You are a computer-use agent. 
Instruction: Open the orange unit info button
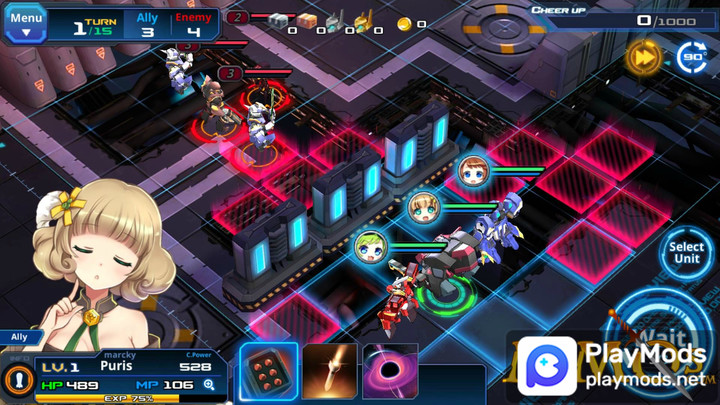(16, 381)
